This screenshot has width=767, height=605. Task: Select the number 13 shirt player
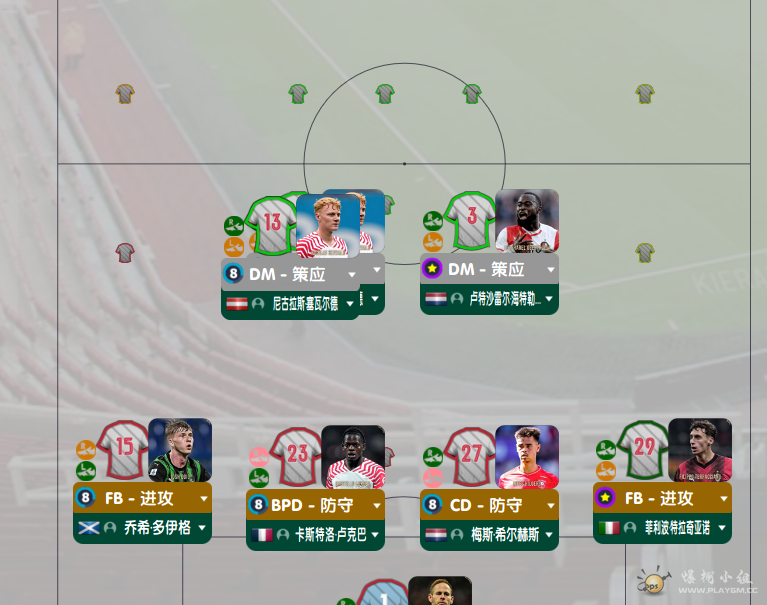[x=271, y=224]
